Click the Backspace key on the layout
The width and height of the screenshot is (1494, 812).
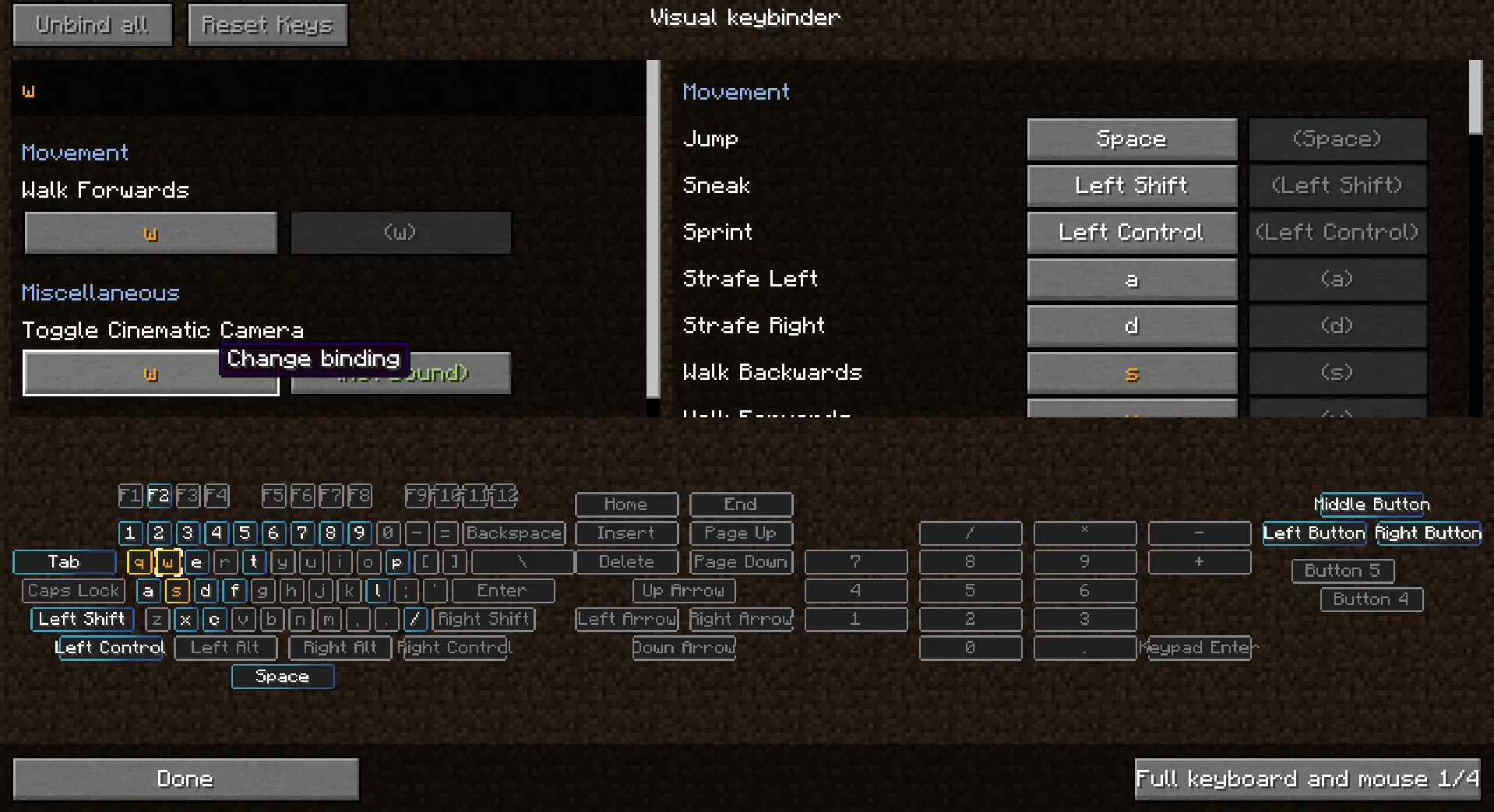513,533
